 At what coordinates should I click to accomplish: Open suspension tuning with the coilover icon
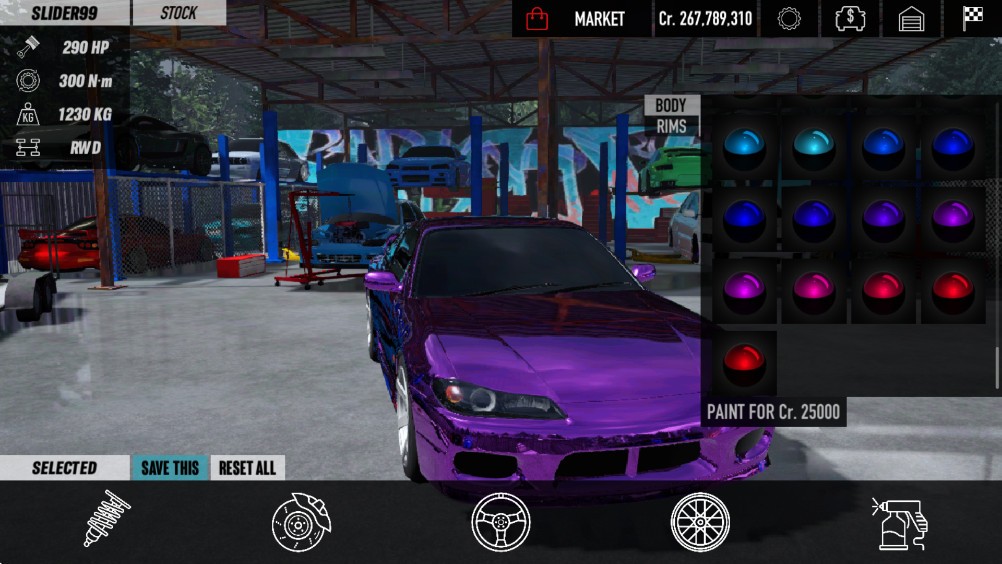(106, 519)
